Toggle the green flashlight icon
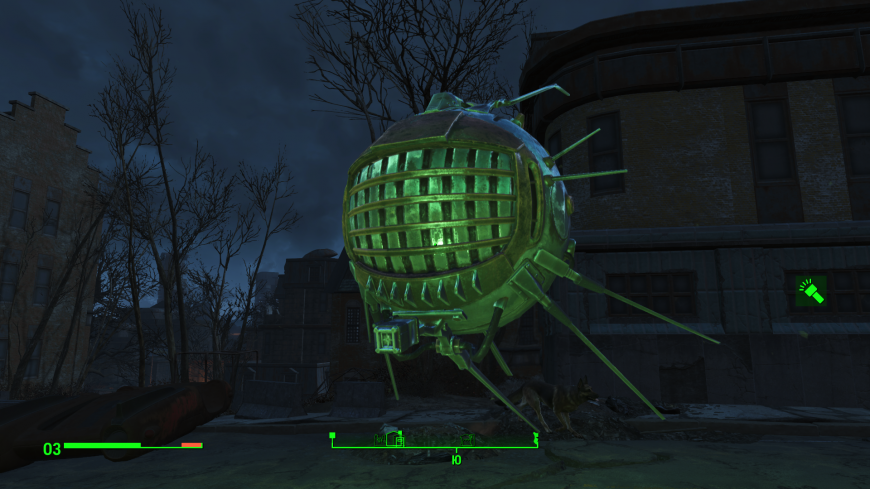870x489 pixels. point(810,292)
